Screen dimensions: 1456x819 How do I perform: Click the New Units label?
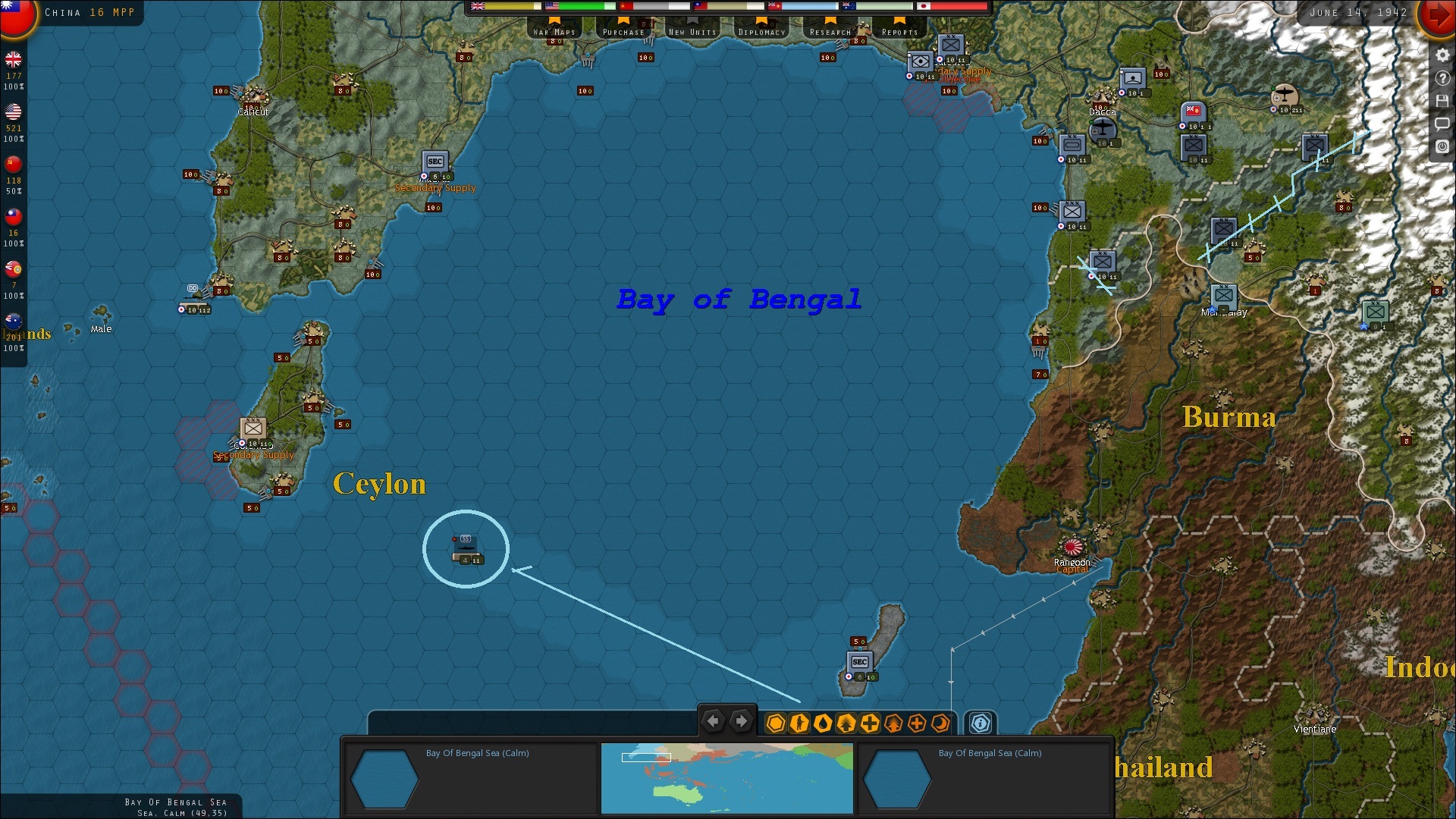(x=692, y=32)
